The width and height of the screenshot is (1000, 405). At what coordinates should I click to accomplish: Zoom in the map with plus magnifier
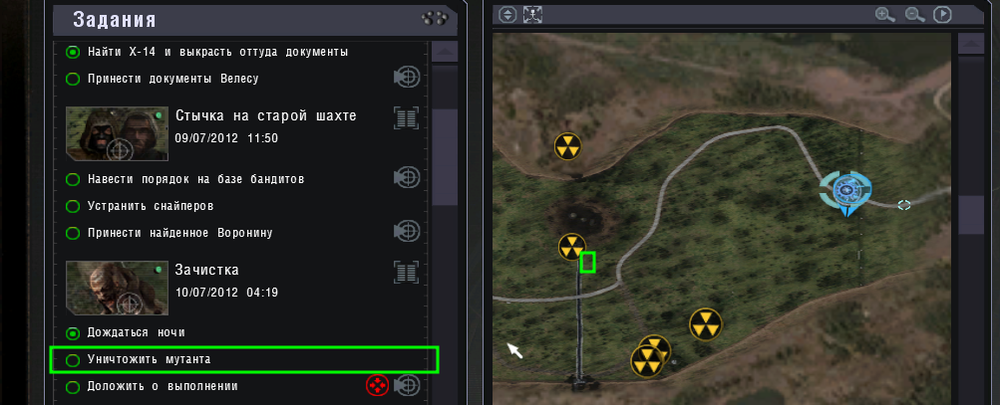point(884,15)
